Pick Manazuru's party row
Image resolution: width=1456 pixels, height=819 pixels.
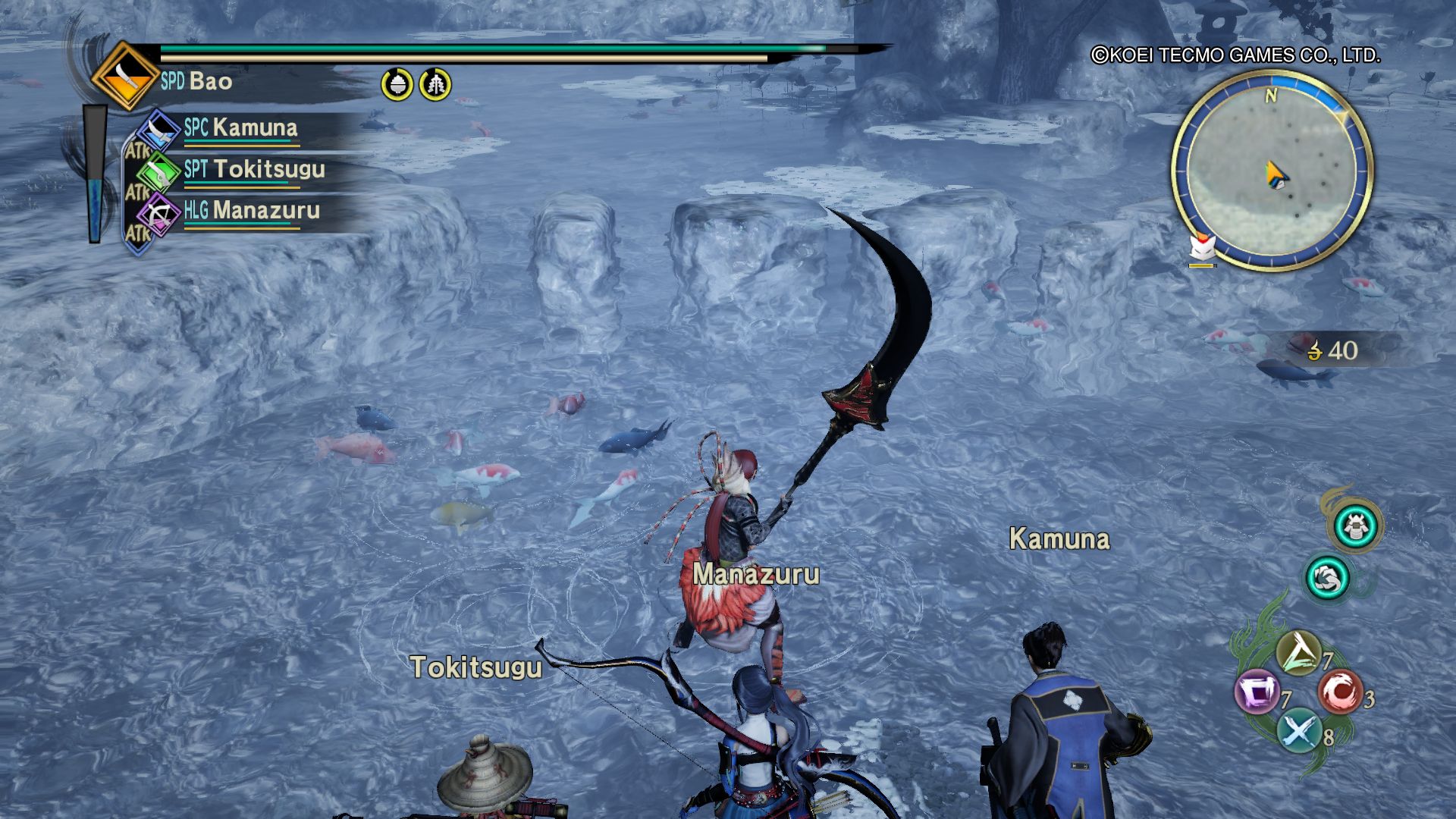point(250,210)
